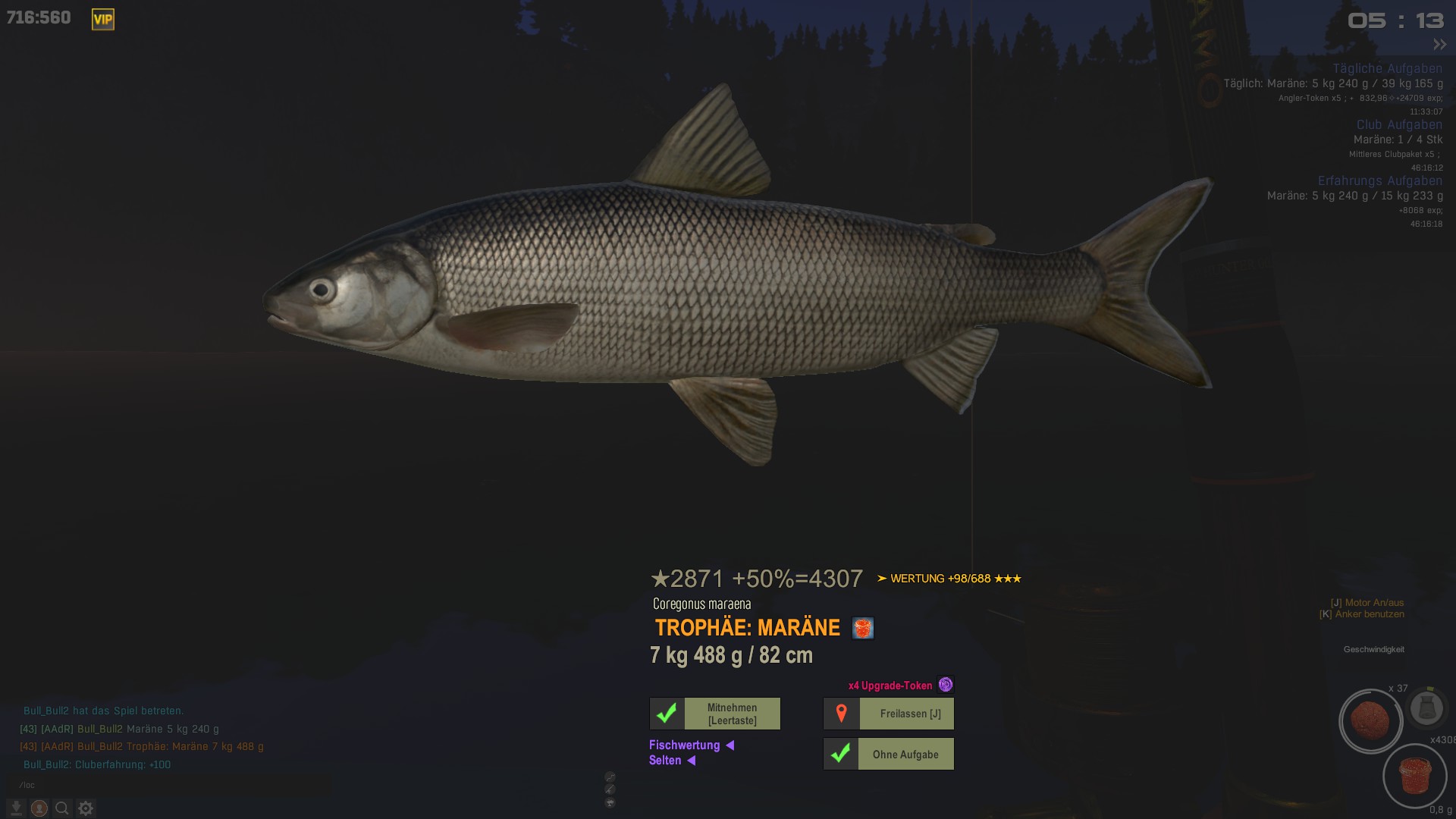Screen dimensions: 1456x819
Task: Choose the Ohne Aufgabe option
Action: pos(889,755)
